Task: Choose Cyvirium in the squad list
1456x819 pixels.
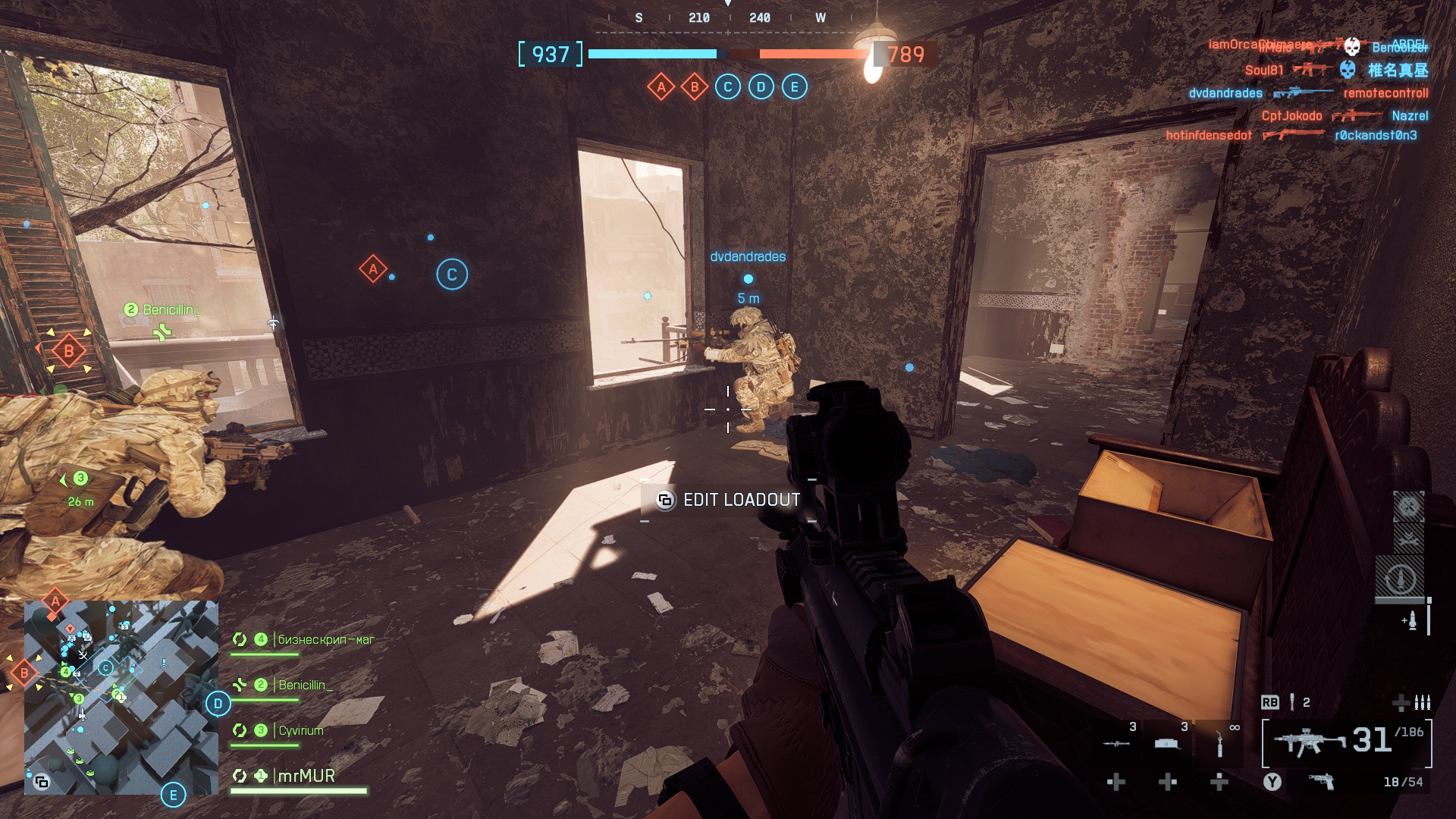Action: (x=300, y=731)
